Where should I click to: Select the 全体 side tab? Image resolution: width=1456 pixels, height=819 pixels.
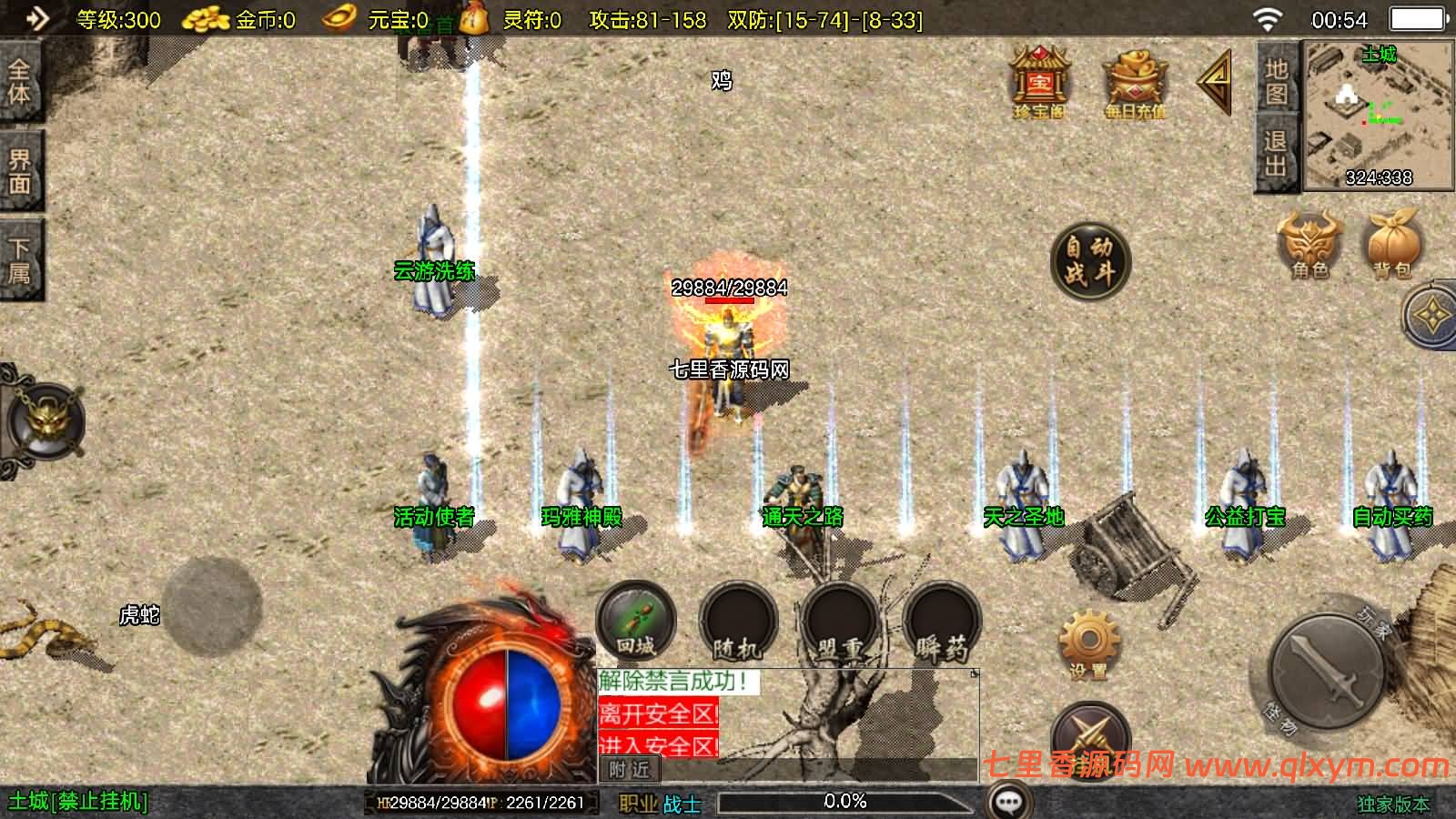pyautogui.click(x=20, y=82)
